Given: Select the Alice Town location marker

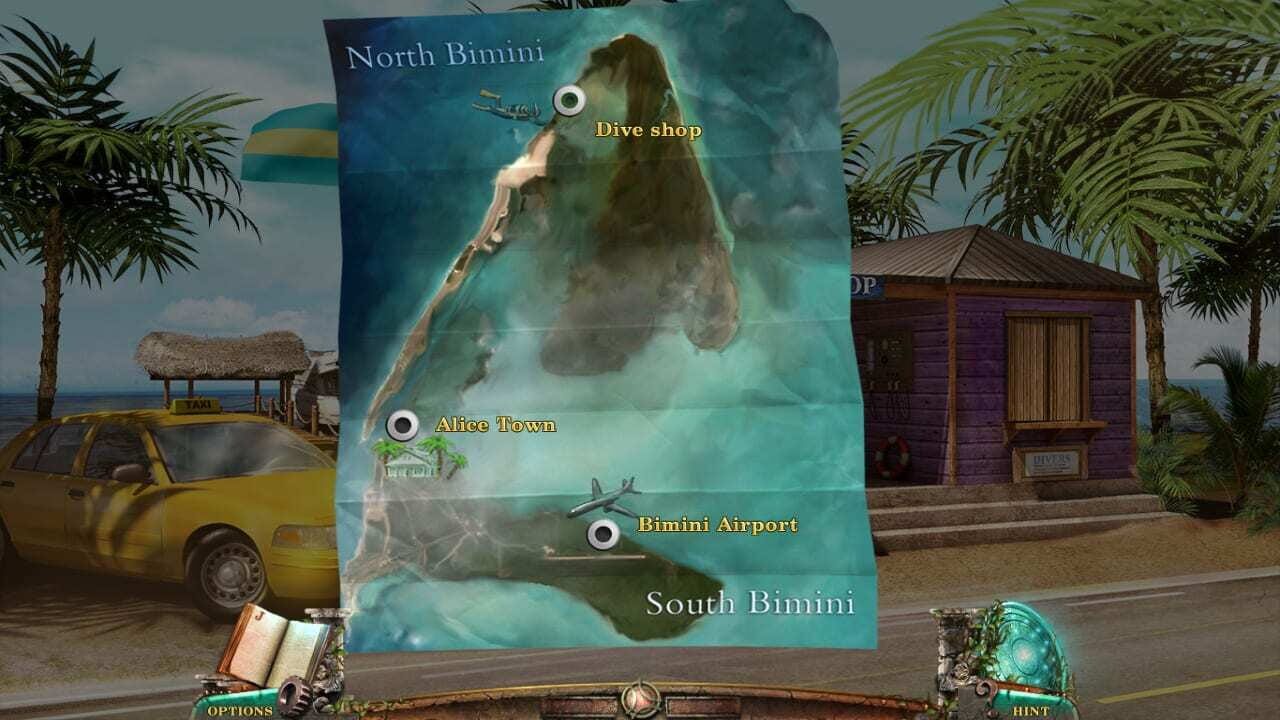Looking at the screenshot, I should tap(404, 424).
